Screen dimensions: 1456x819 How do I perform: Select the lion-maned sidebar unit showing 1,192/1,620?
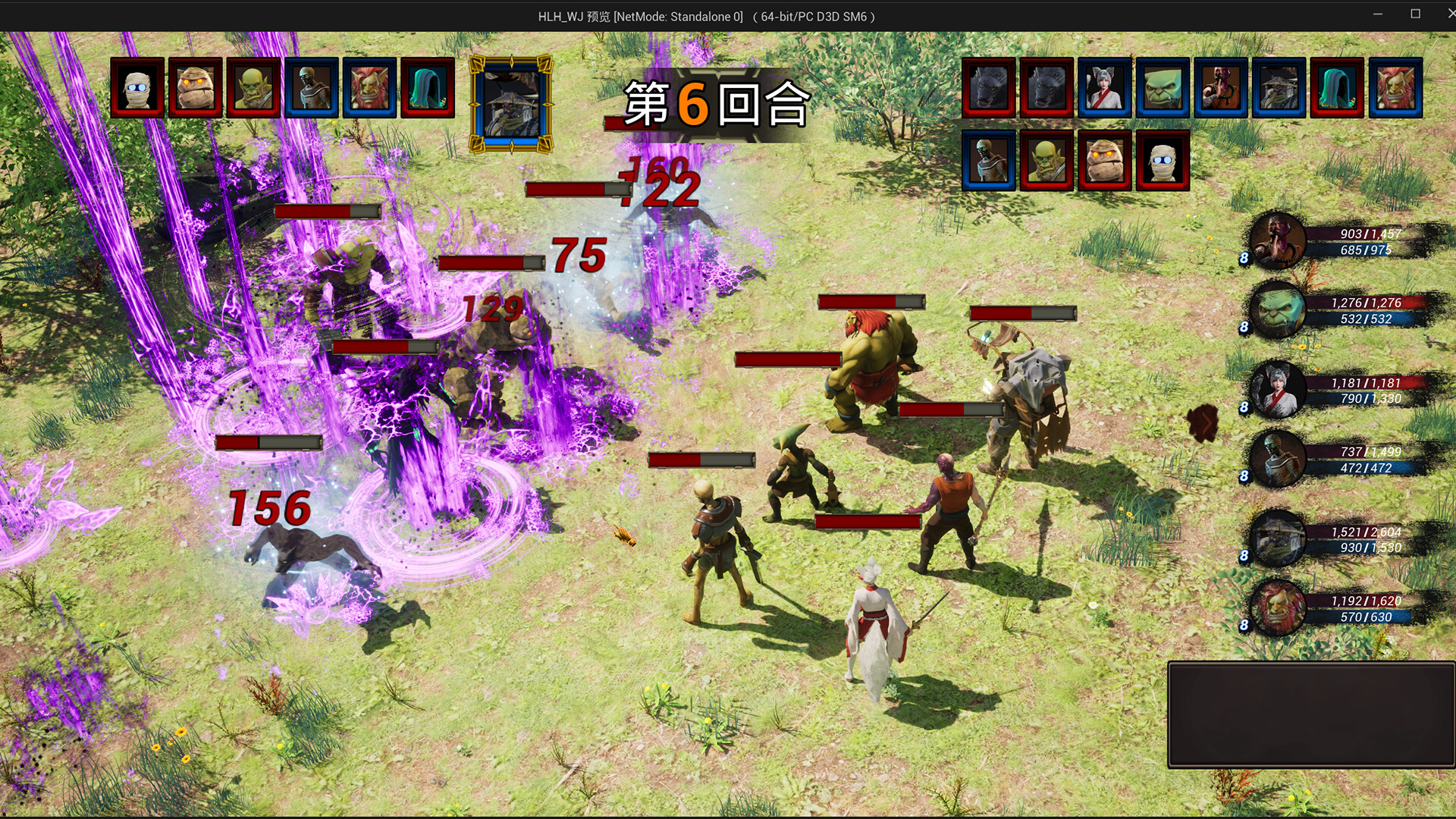(x=1278, y=607)
